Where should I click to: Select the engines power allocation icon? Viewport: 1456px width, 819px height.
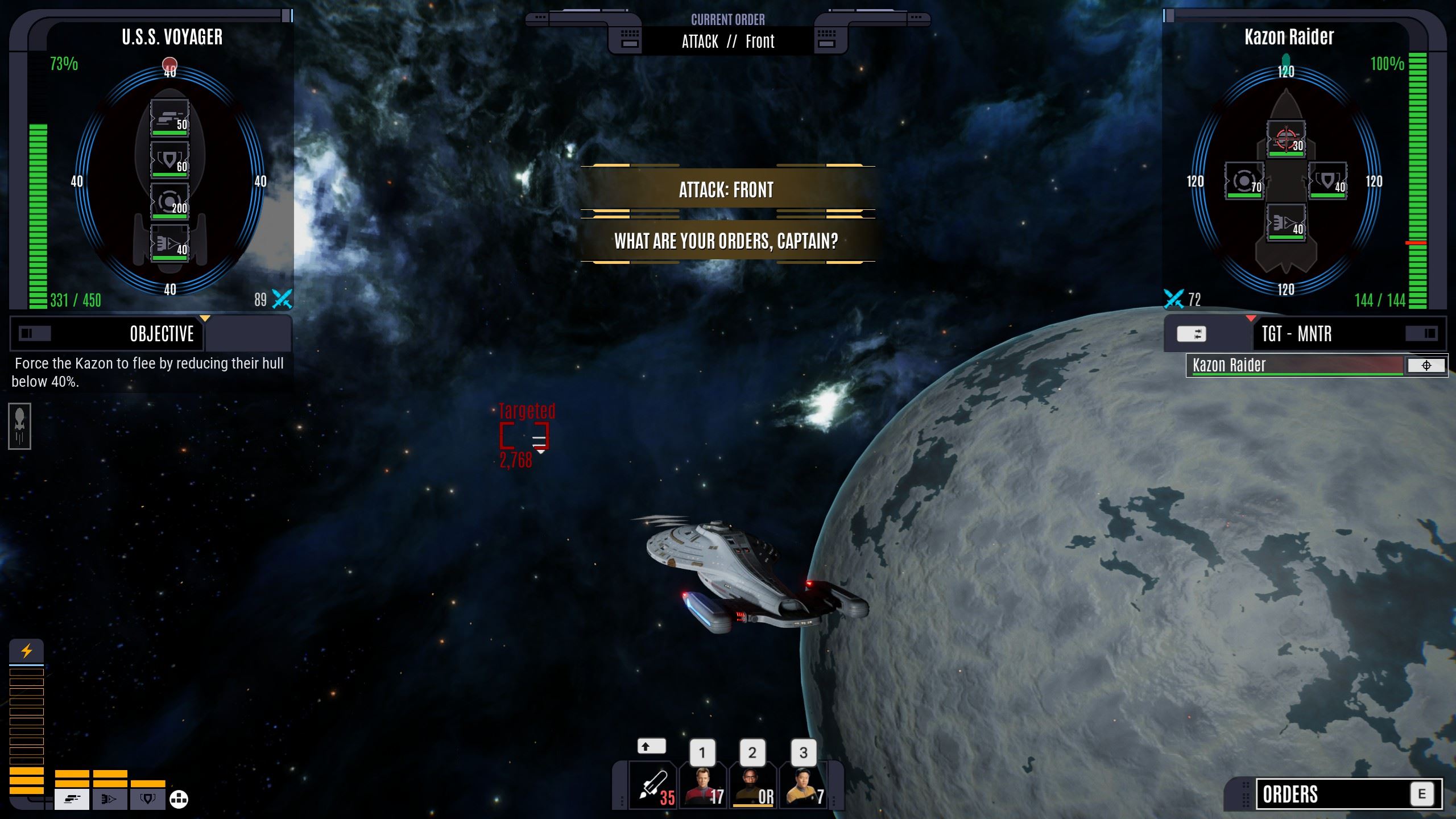pyautogui.click(x=109, y=799)
